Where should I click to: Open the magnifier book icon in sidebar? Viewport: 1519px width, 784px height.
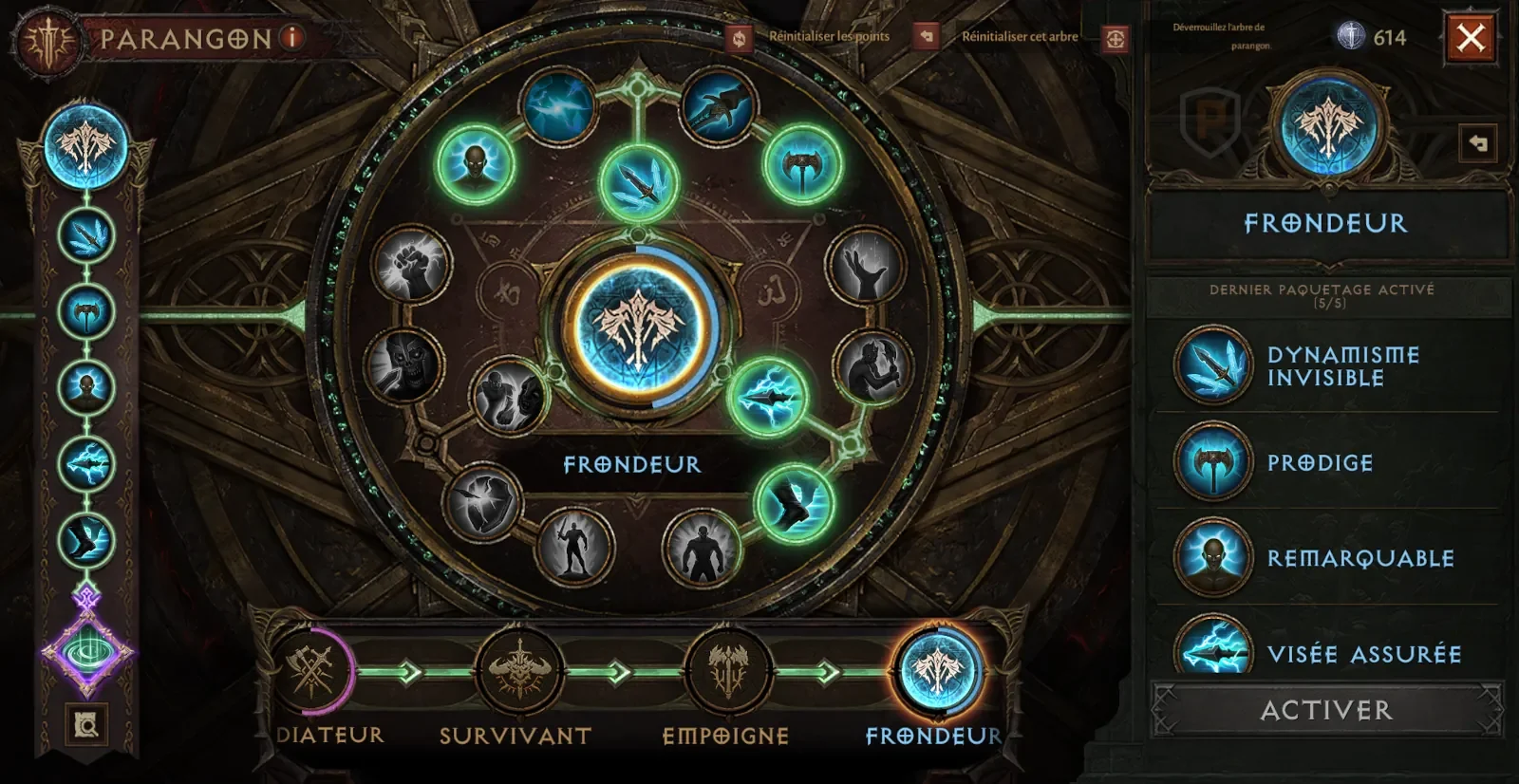[86, 726]
